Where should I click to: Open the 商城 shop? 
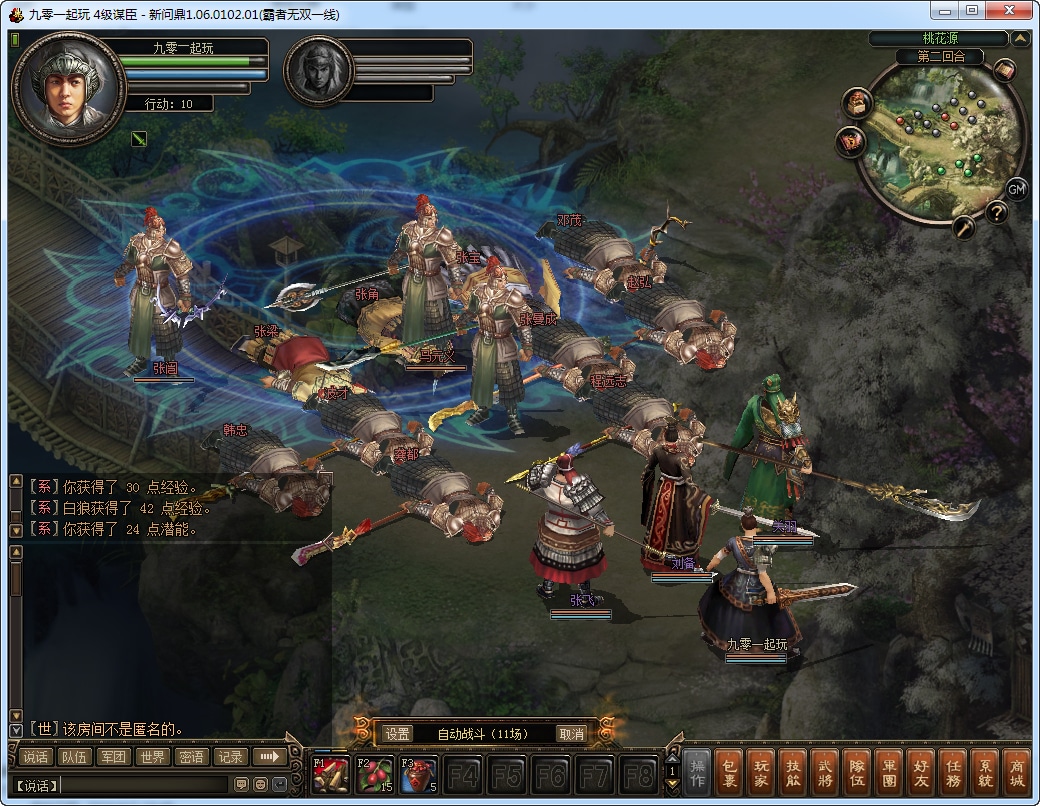coord(1014,774)
